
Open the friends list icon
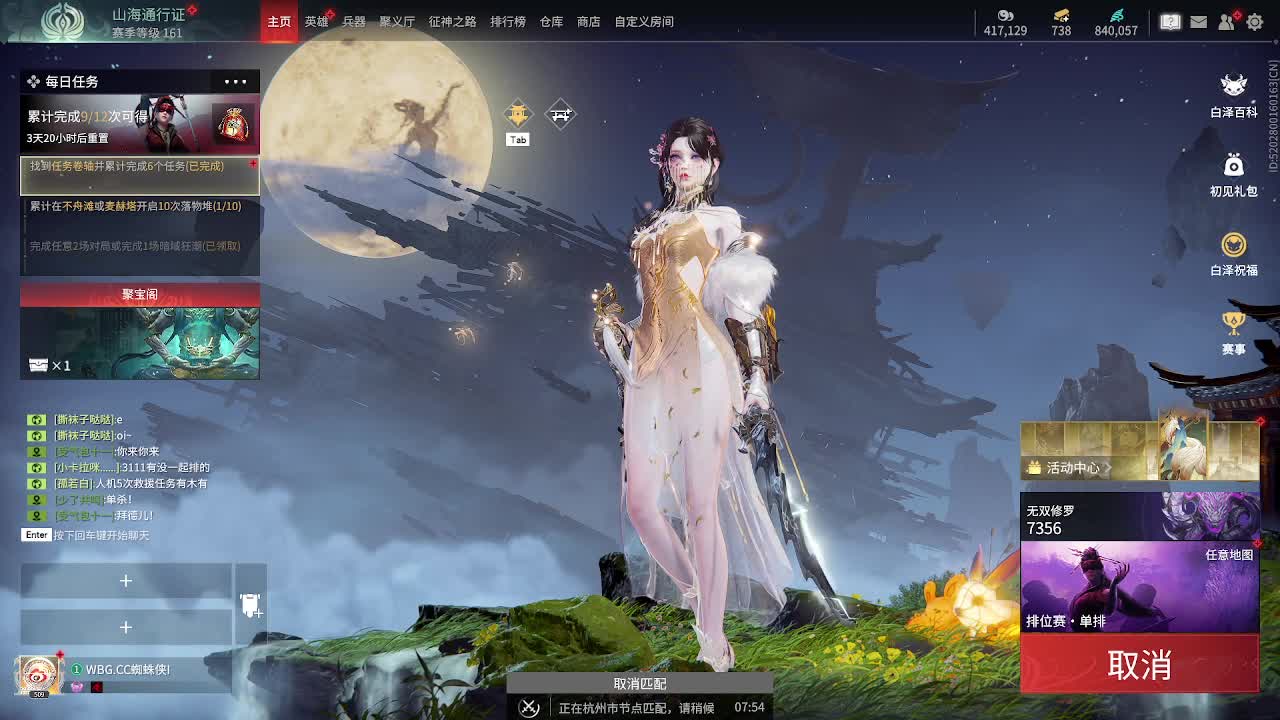[1227, 21]
